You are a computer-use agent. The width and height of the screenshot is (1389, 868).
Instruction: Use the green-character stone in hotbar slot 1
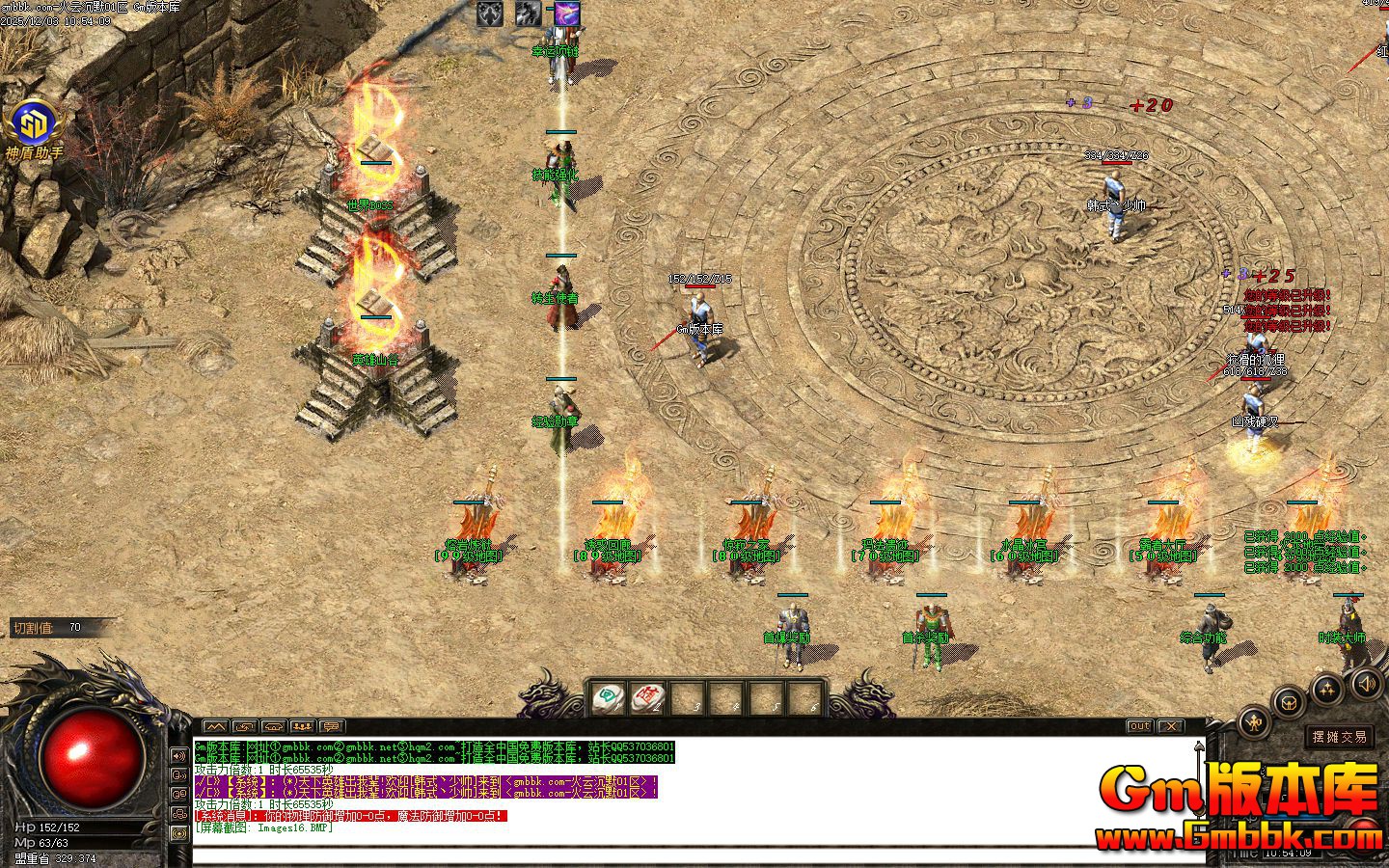(608, 697)
